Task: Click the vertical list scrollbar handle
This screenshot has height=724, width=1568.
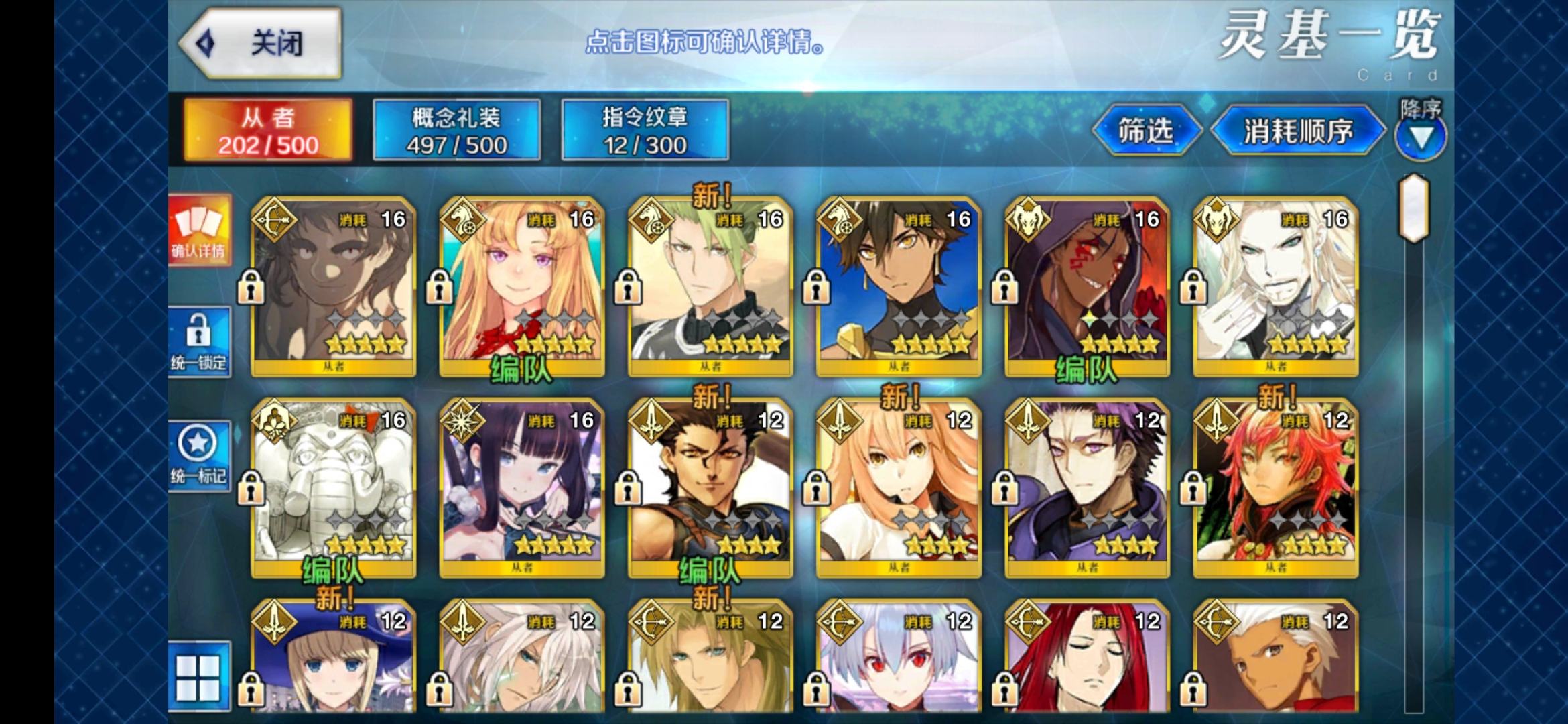Action: click(x=1413, y=208)
